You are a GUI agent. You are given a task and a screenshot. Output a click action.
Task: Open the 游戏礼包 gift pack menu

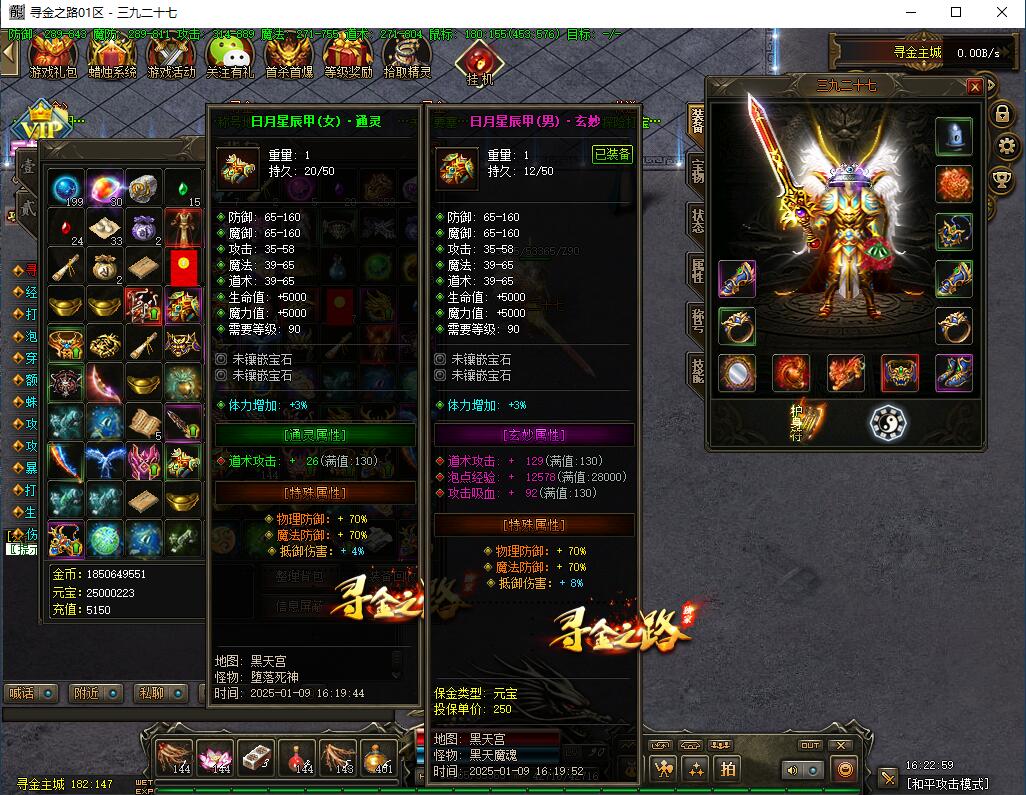pyautogui.click(x=53, y=56)
